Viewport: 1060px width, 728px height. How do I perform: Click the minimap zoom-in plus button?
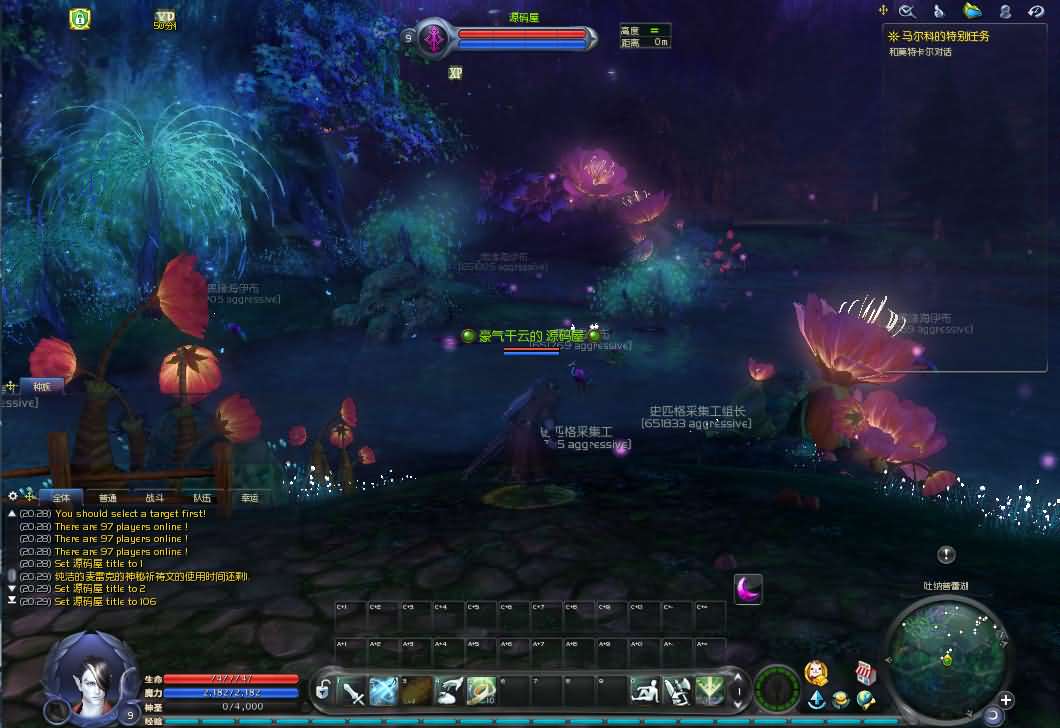[1006, 700]
